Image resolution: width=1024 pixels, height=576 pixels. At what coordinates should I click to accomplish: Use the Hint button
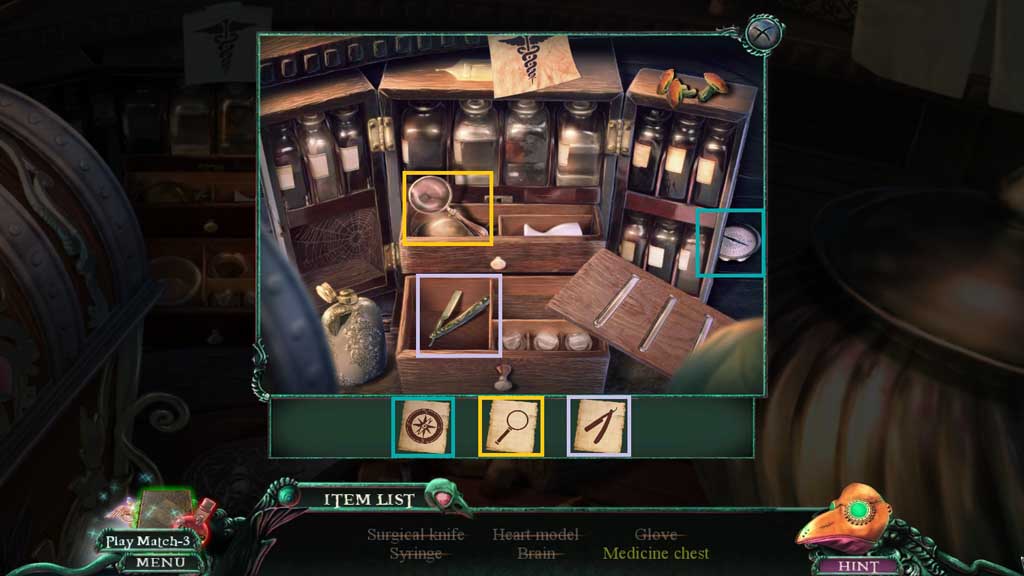(x=860, y=566)
